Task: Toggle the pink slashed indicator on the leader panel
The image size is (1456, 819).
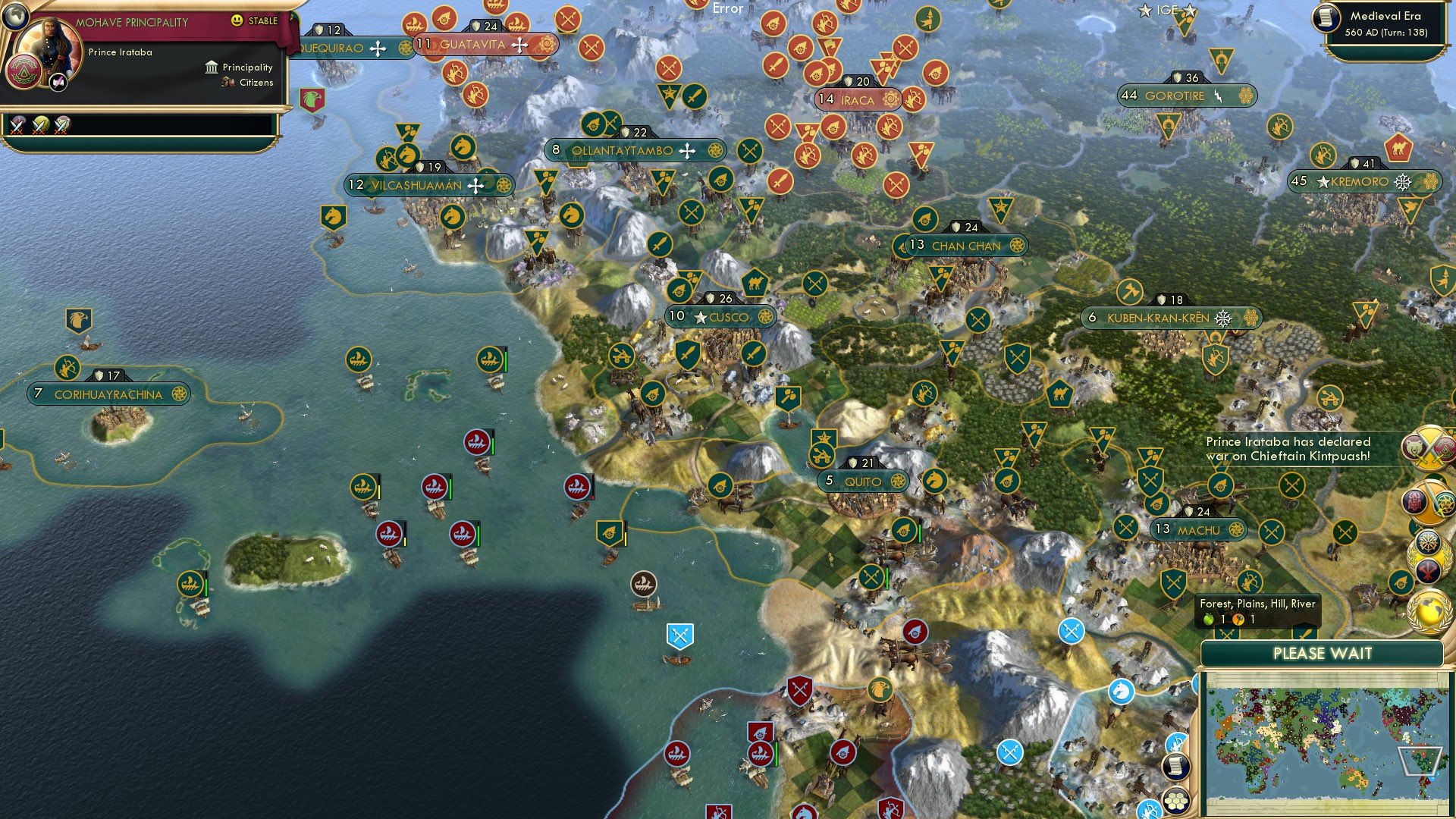Action: click(x=58, y=81)
